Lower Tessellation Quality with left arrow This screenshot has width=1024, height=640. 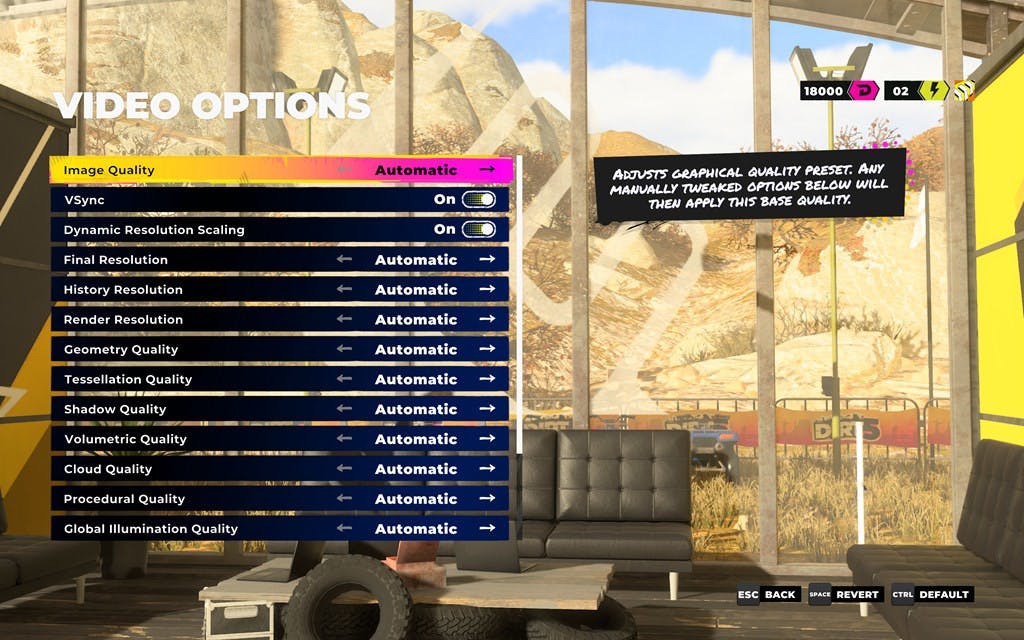(x=345, y=379)
